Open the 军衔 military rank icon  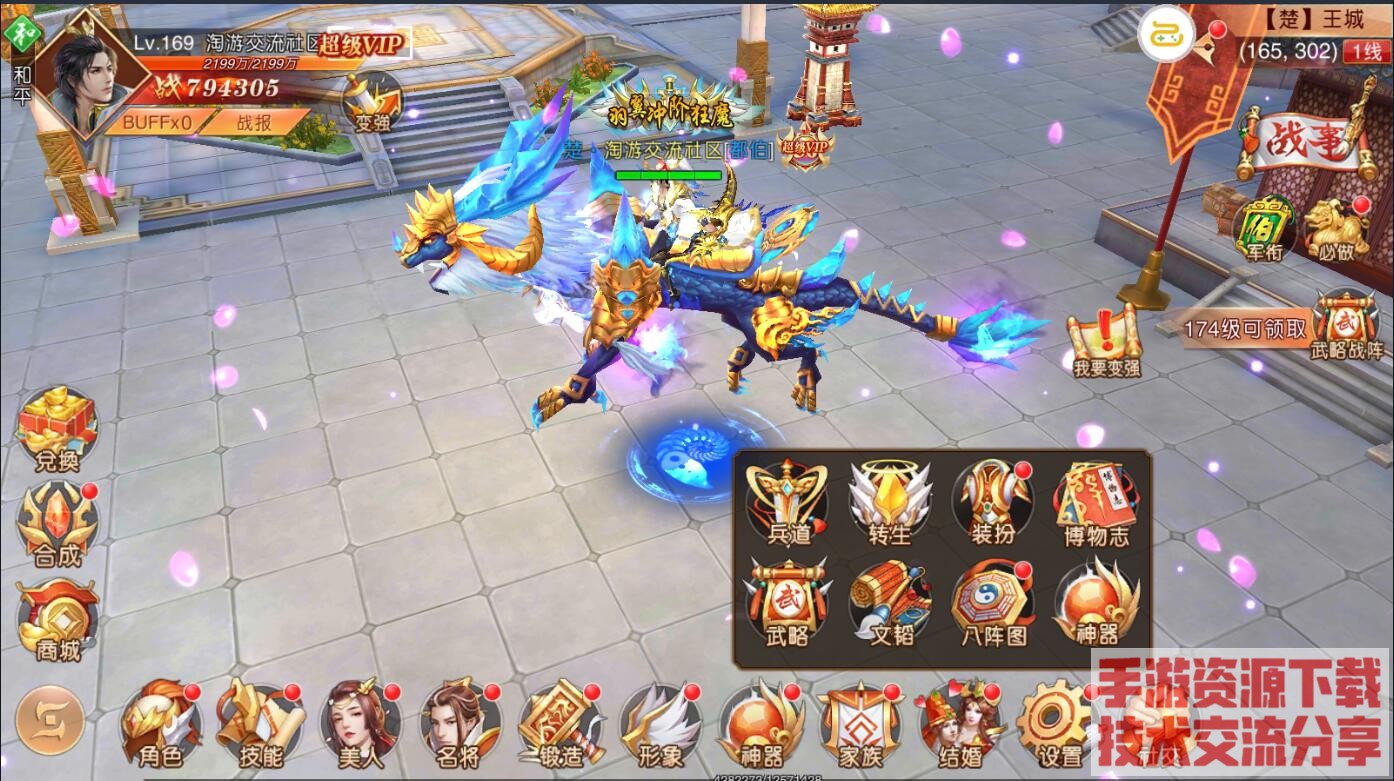pos(1263,230)
